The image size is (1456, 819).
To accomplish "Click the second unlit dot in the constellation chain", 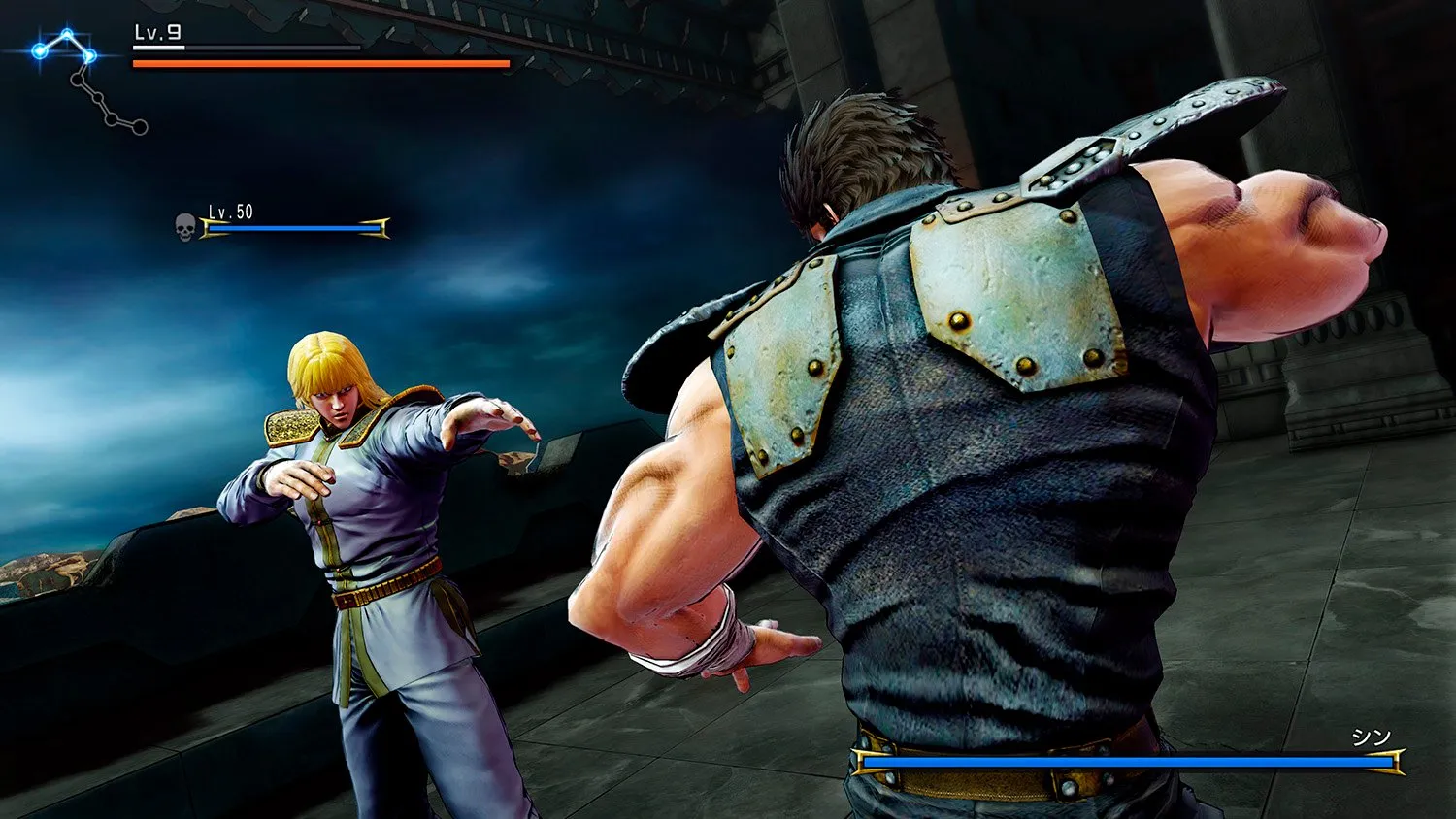I will (98, 98).
